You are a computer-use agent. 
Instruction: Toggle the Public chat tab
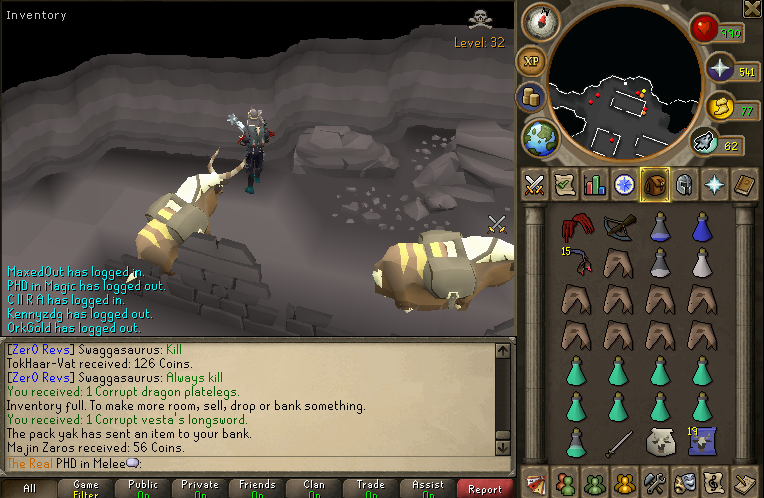[x=143, y=488]
